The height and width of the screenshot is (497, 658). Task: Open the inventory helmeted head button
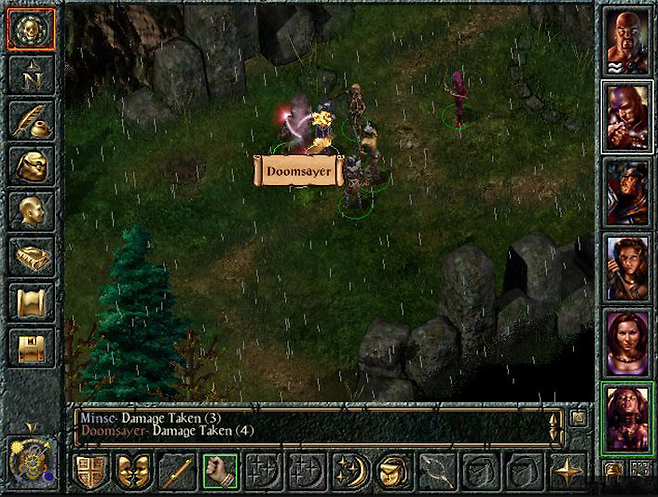[x=29, y=166]
